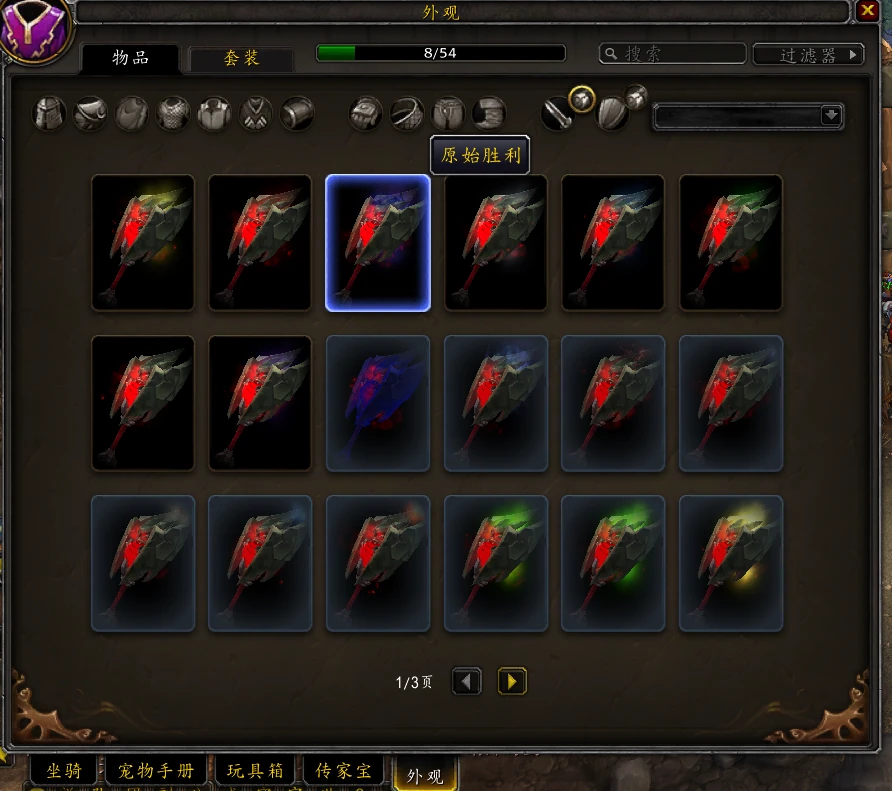Choose the hands gloves slot icon
Viewport: 892px width, 791px height.
(366, 113)
